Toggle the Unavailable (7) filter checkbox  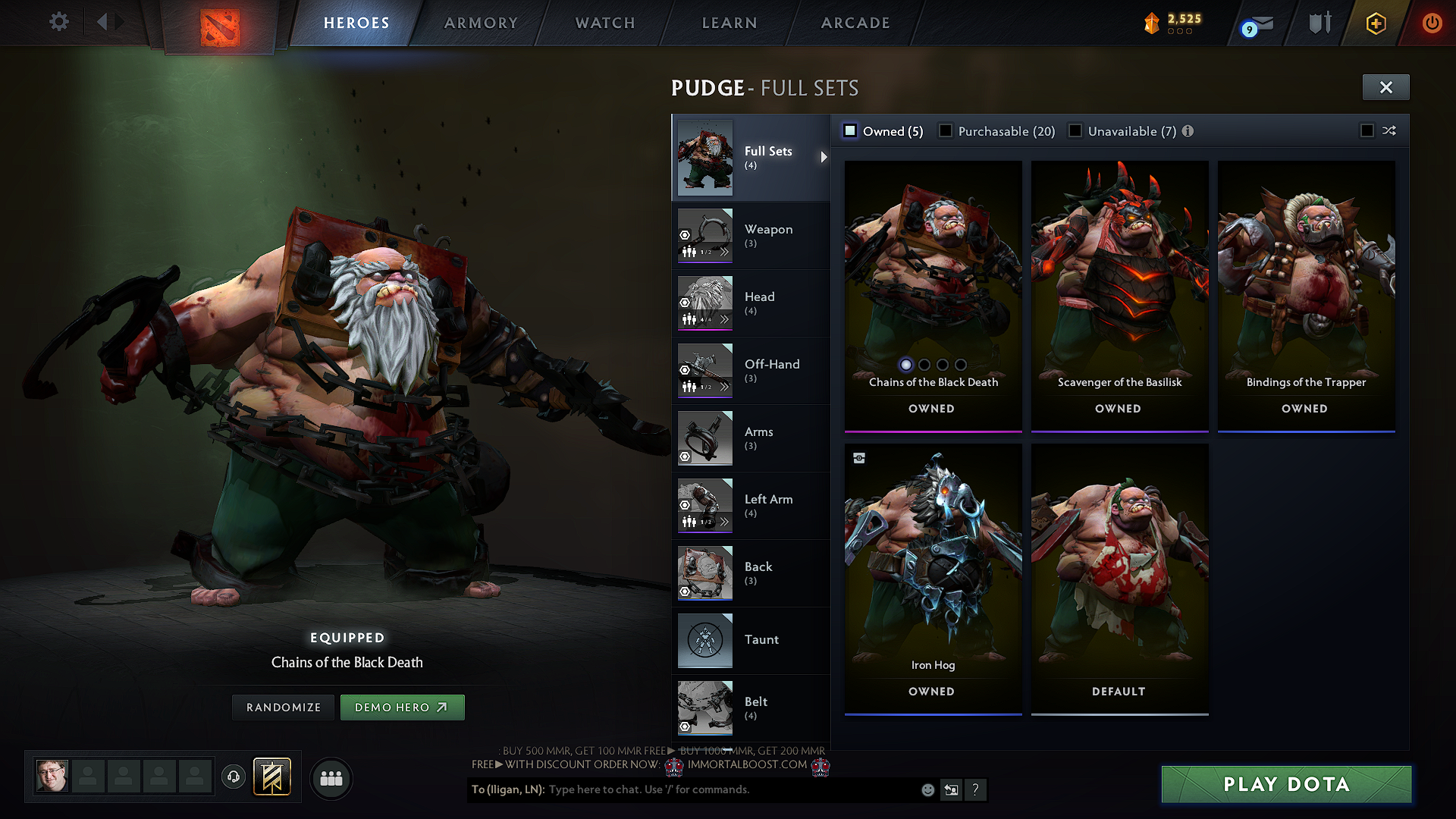1075,130
